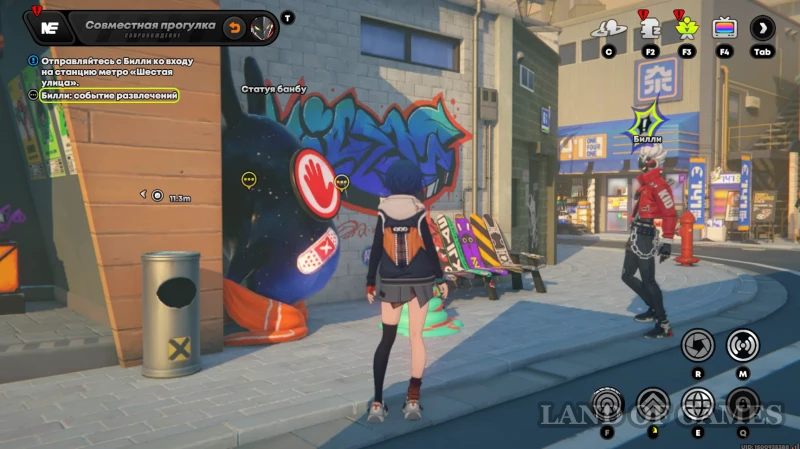Activate the double chevron sprint button
The width and height of the screenshot is (800, 449).
point(652,404)
